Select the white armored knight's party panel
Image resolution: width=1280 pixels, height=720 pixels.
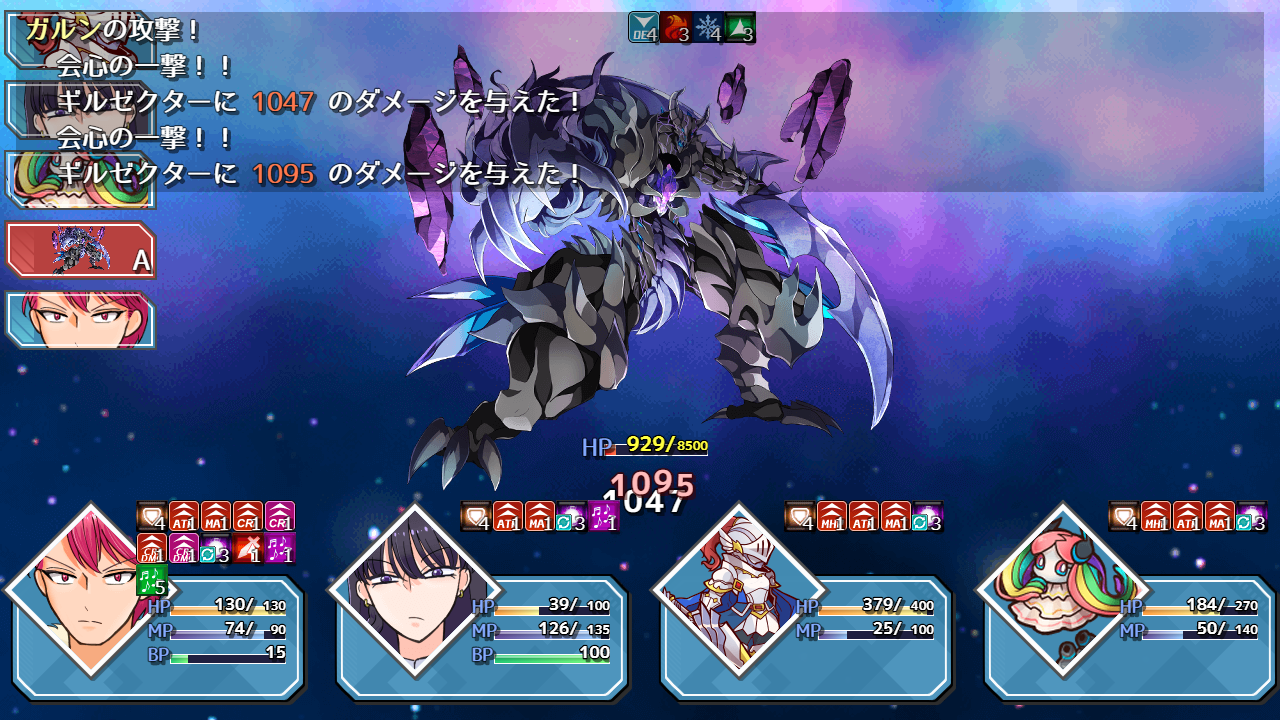806,636
